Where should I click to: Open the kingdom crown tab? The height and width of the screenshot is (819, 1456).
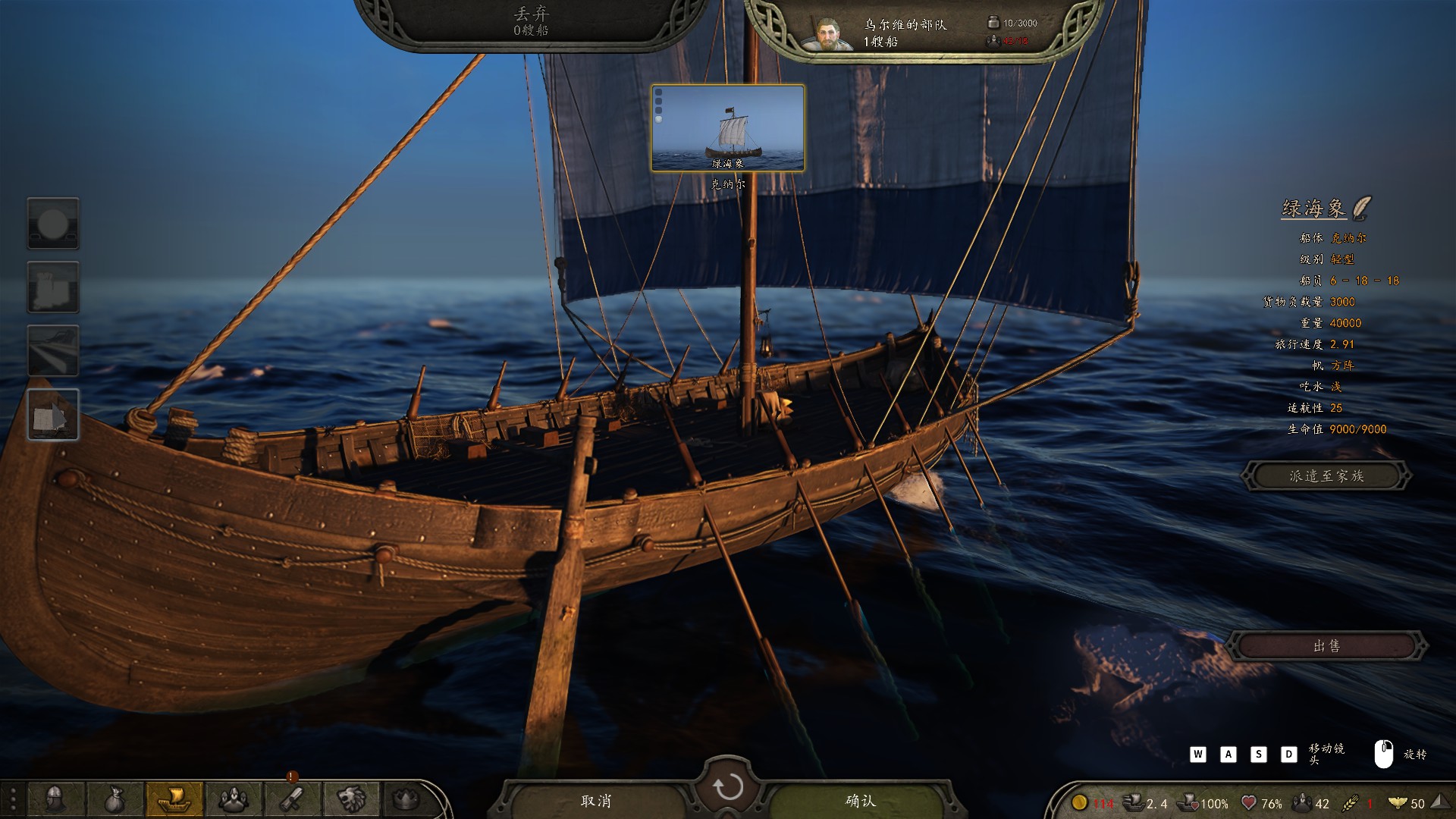pyautogui.click(x=406, y=799)
